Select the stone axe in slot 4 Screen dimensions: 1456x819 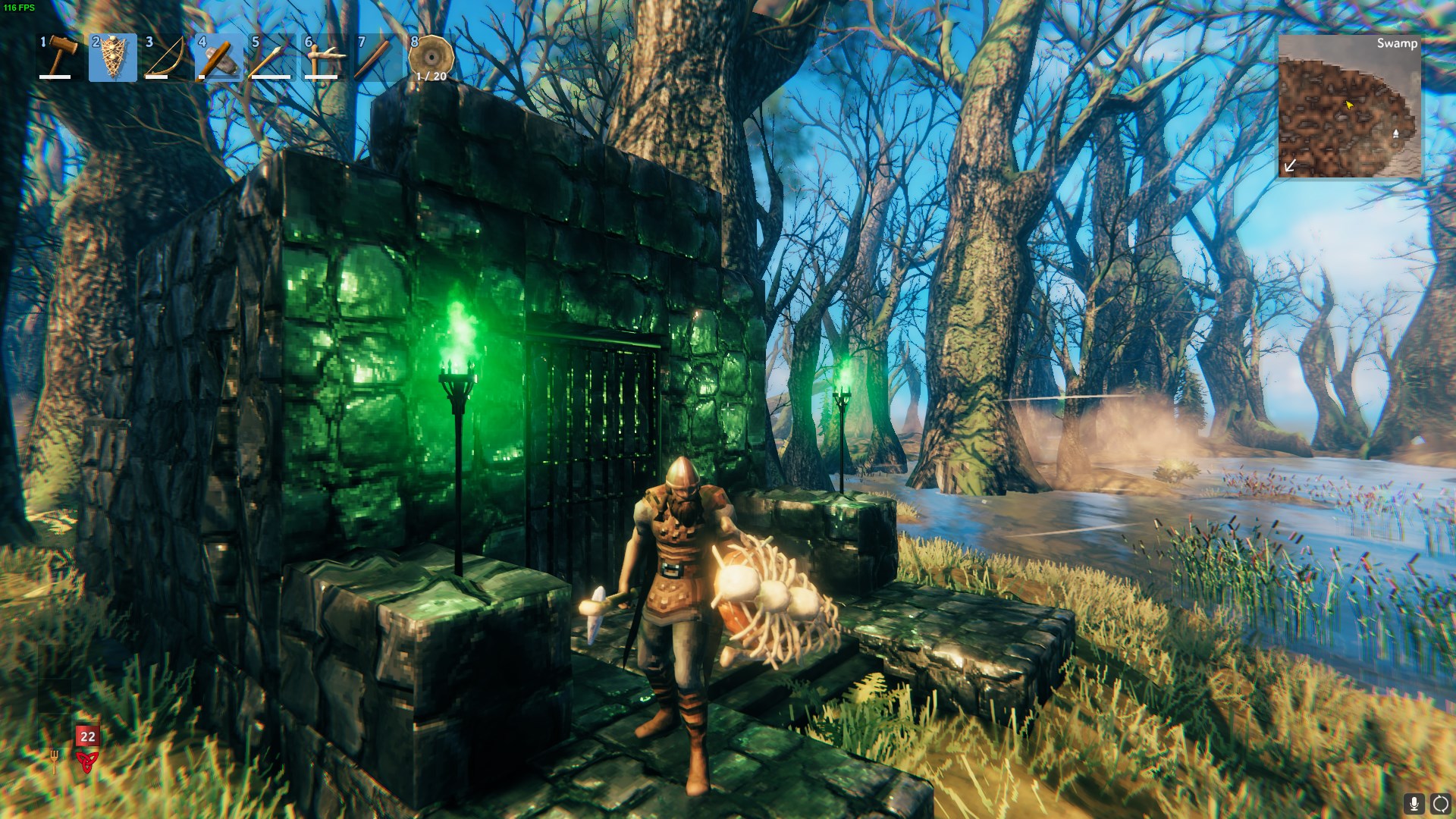(x=220, y=59)
